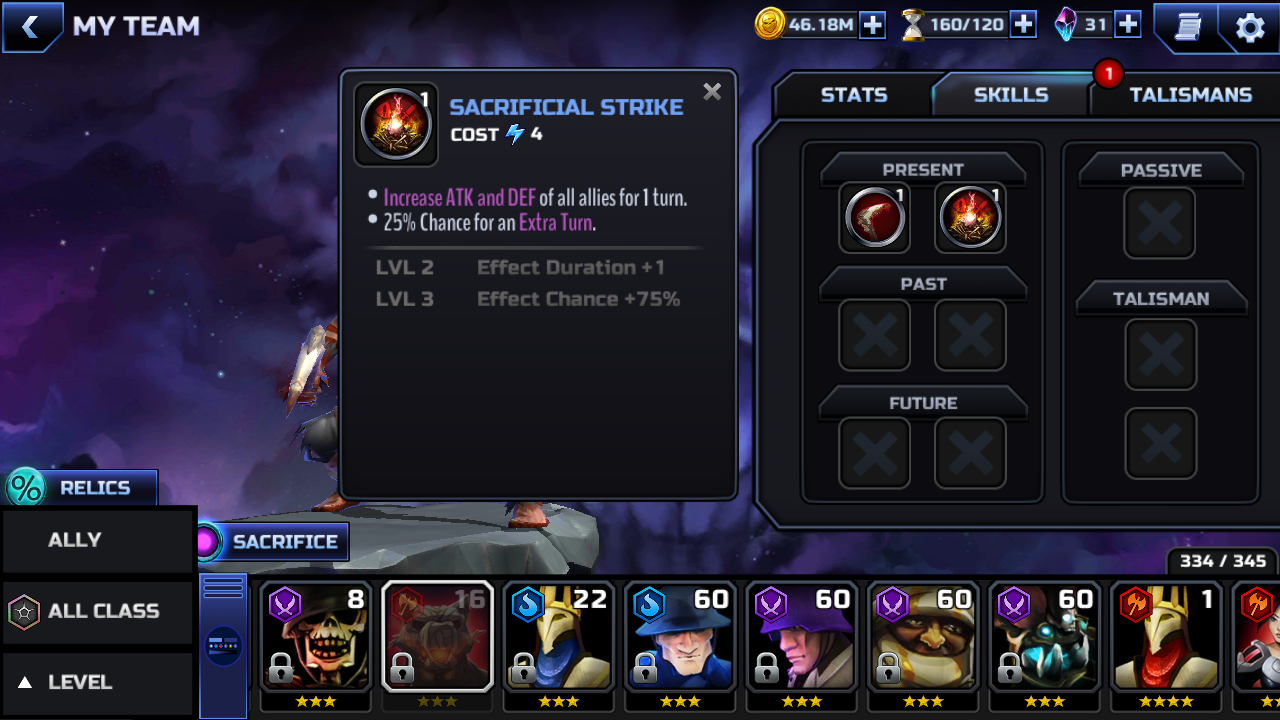Open the settings gear menu

click(1250, 27)
